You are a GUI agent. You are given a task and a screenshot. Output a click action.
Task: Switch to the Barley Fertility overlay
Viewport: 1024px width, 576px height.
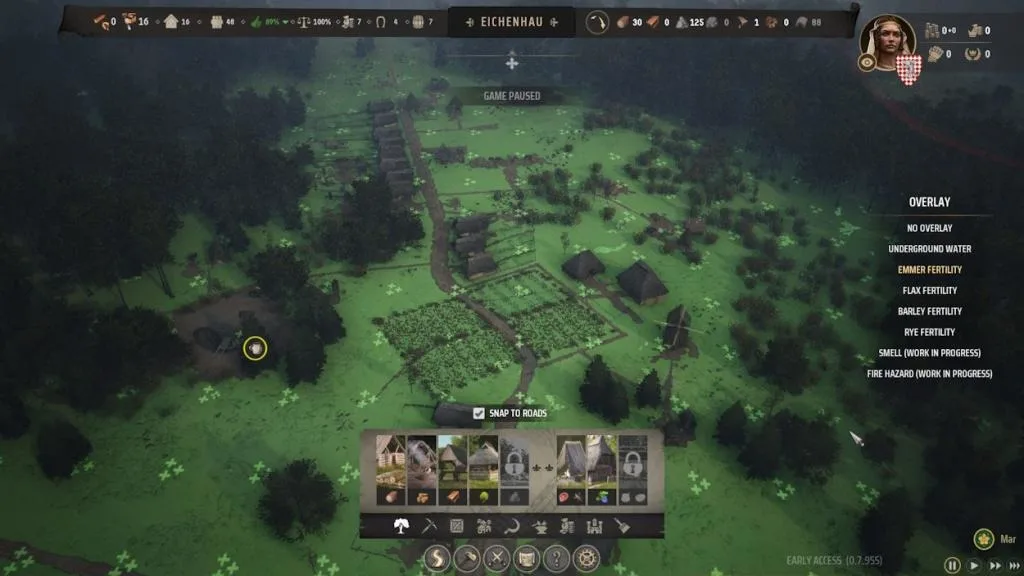point(929,311)
